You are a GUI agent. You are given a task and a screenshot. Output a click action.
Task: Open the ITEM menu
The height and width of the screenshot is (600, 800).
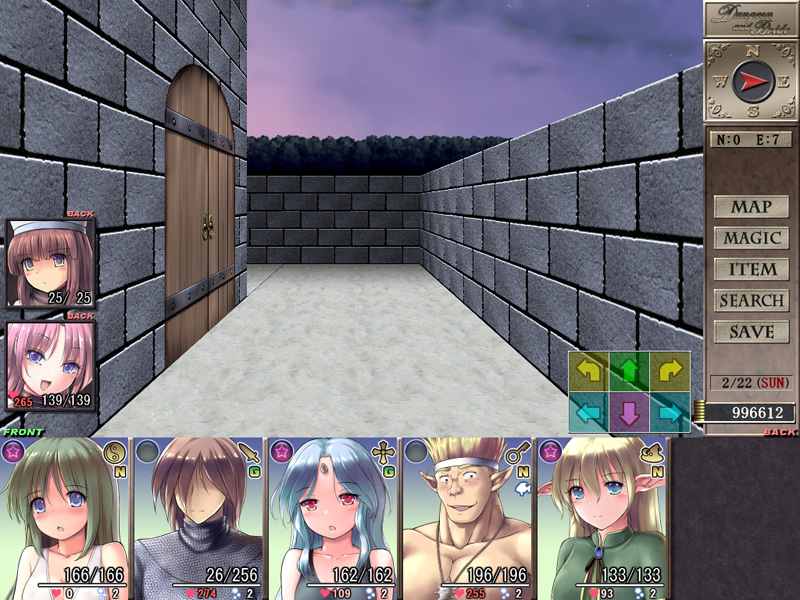[751, 269]
